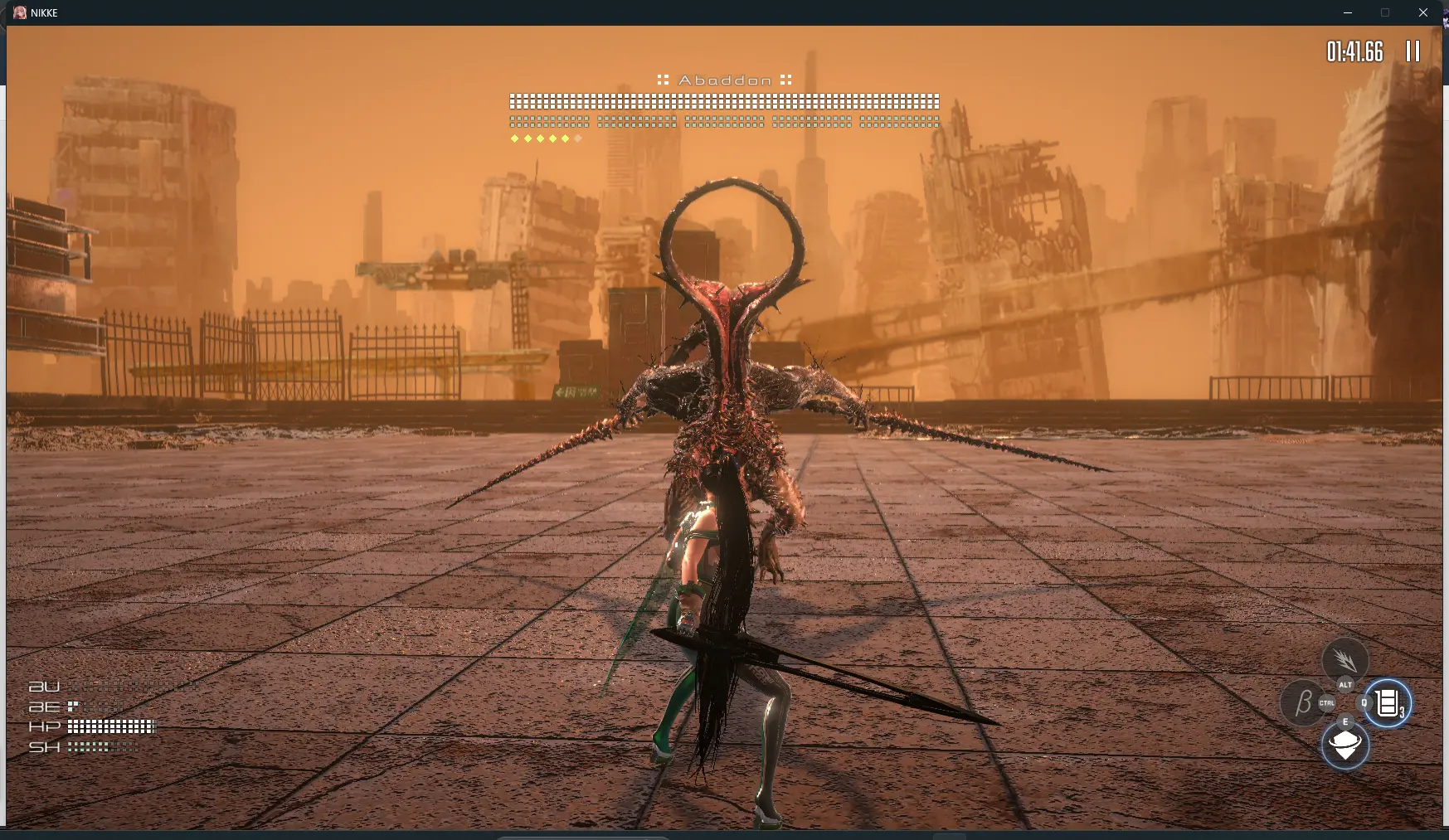Close the NIKKE game window
This screenshot has width=1449, height=840.
coord(1423,12)
